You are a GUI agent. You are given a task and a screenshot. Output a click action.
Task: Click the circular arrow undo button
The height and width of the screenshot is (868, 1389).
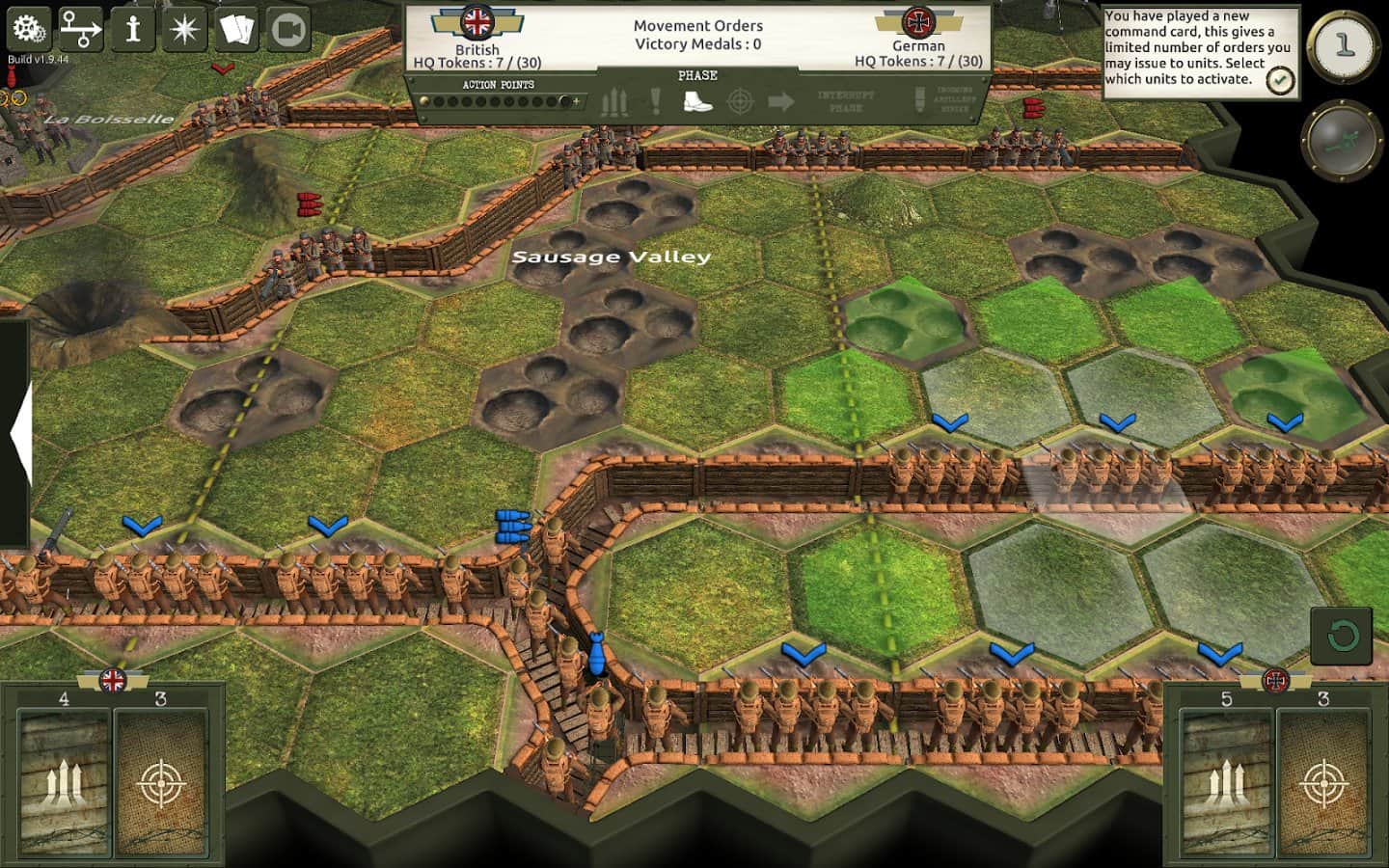coord(1341,636)
